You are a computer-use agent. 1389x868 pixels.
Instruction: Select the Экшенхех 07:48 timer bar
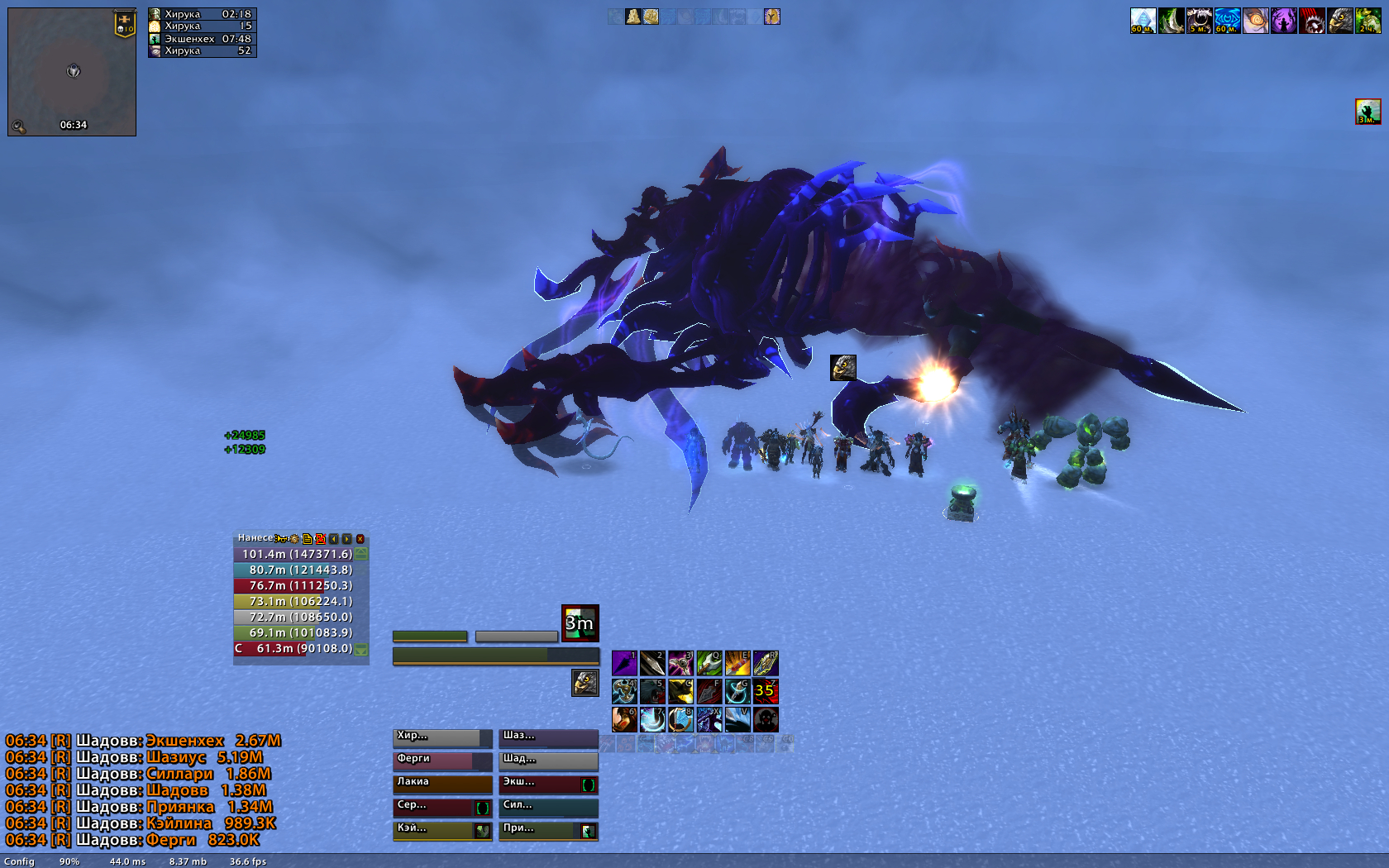point(203,39)
